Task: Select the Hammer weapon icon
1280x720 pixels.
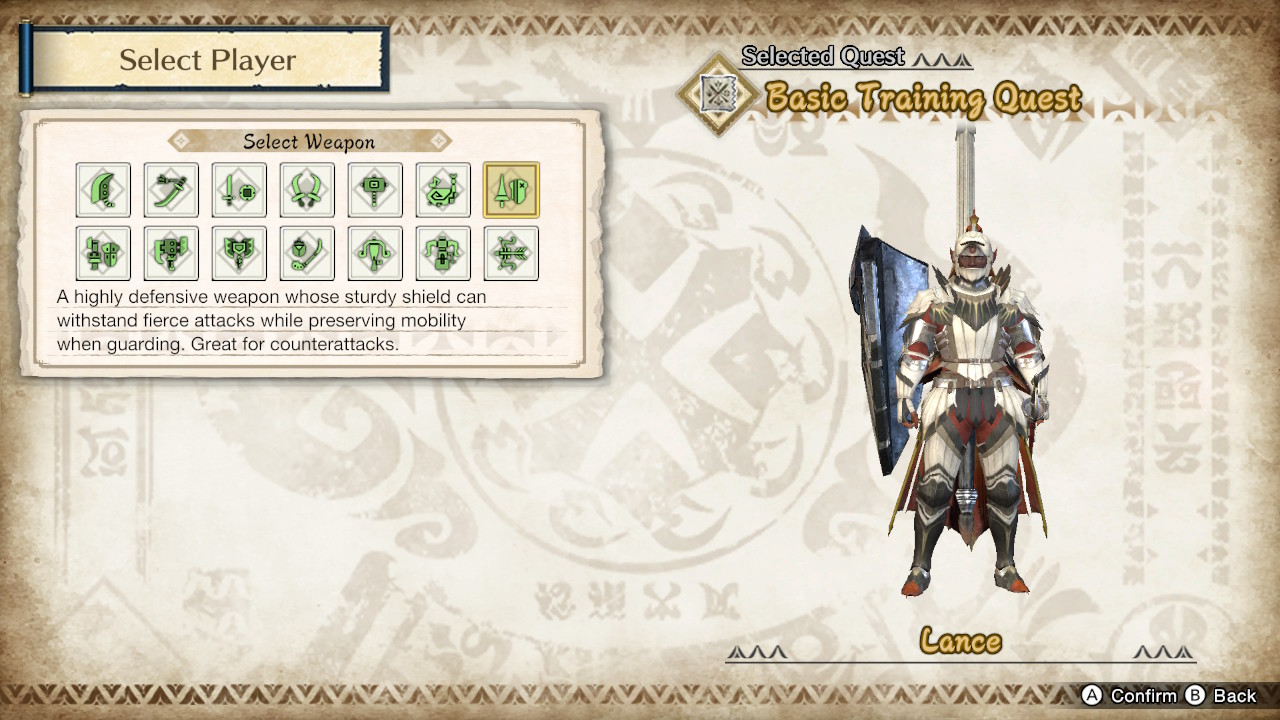Action: tap(375, 190)
